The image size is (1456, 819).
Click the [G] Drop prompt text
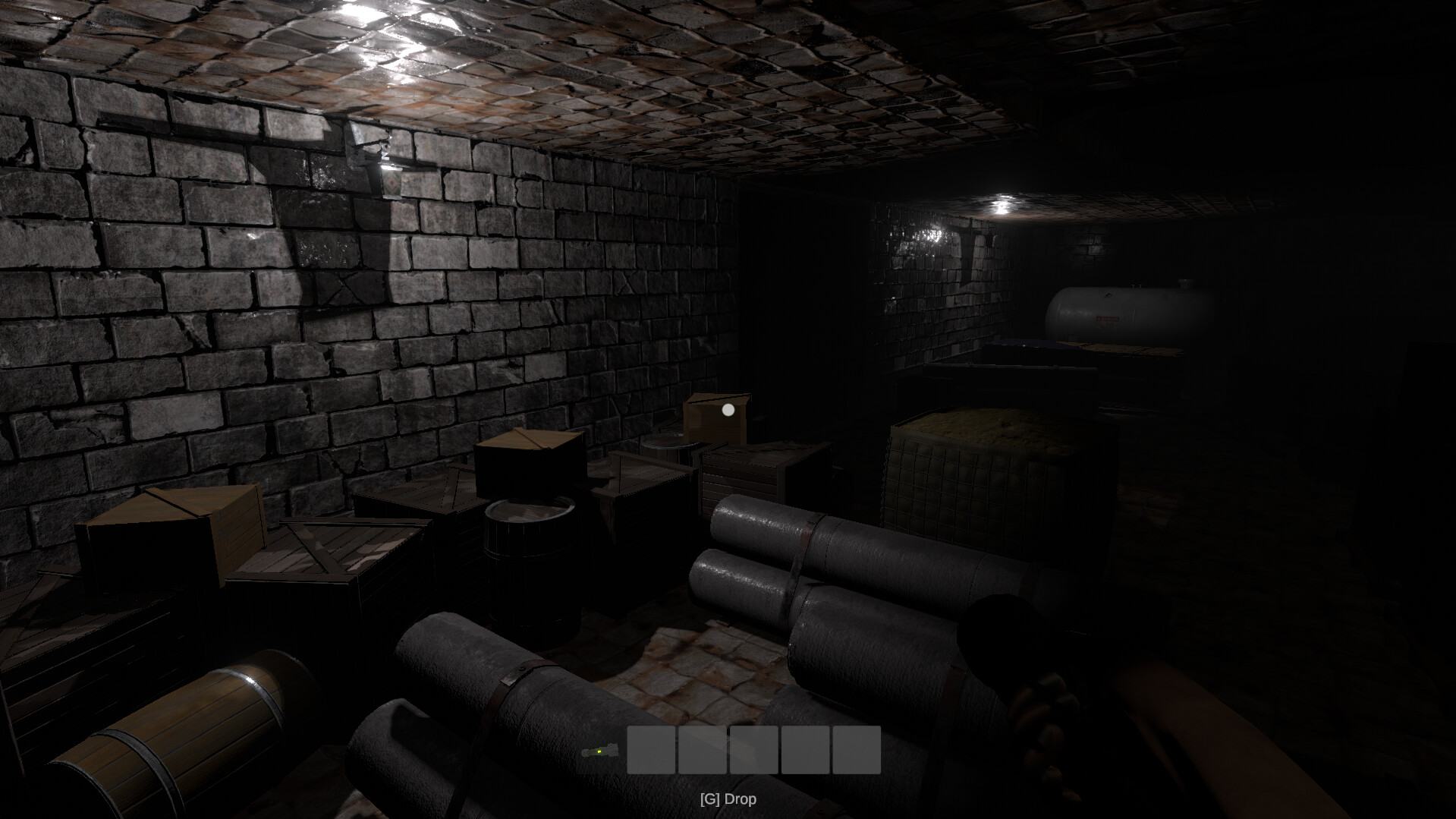click(728, 799)
